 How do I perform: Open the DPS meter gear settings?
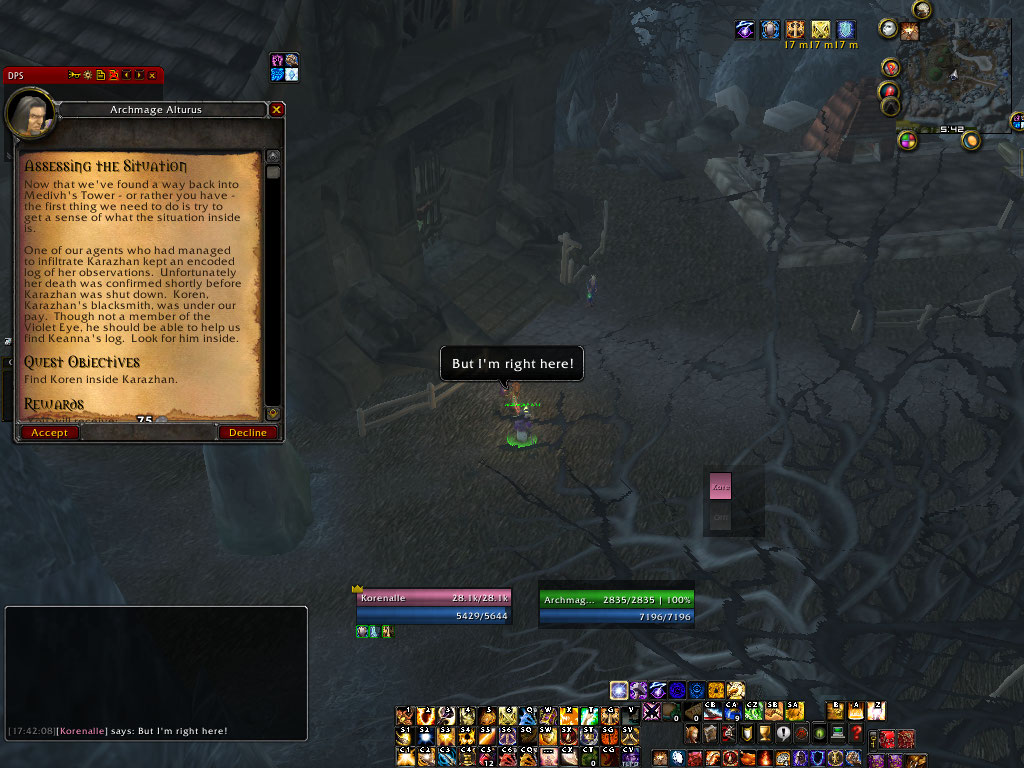coord(87,75)
